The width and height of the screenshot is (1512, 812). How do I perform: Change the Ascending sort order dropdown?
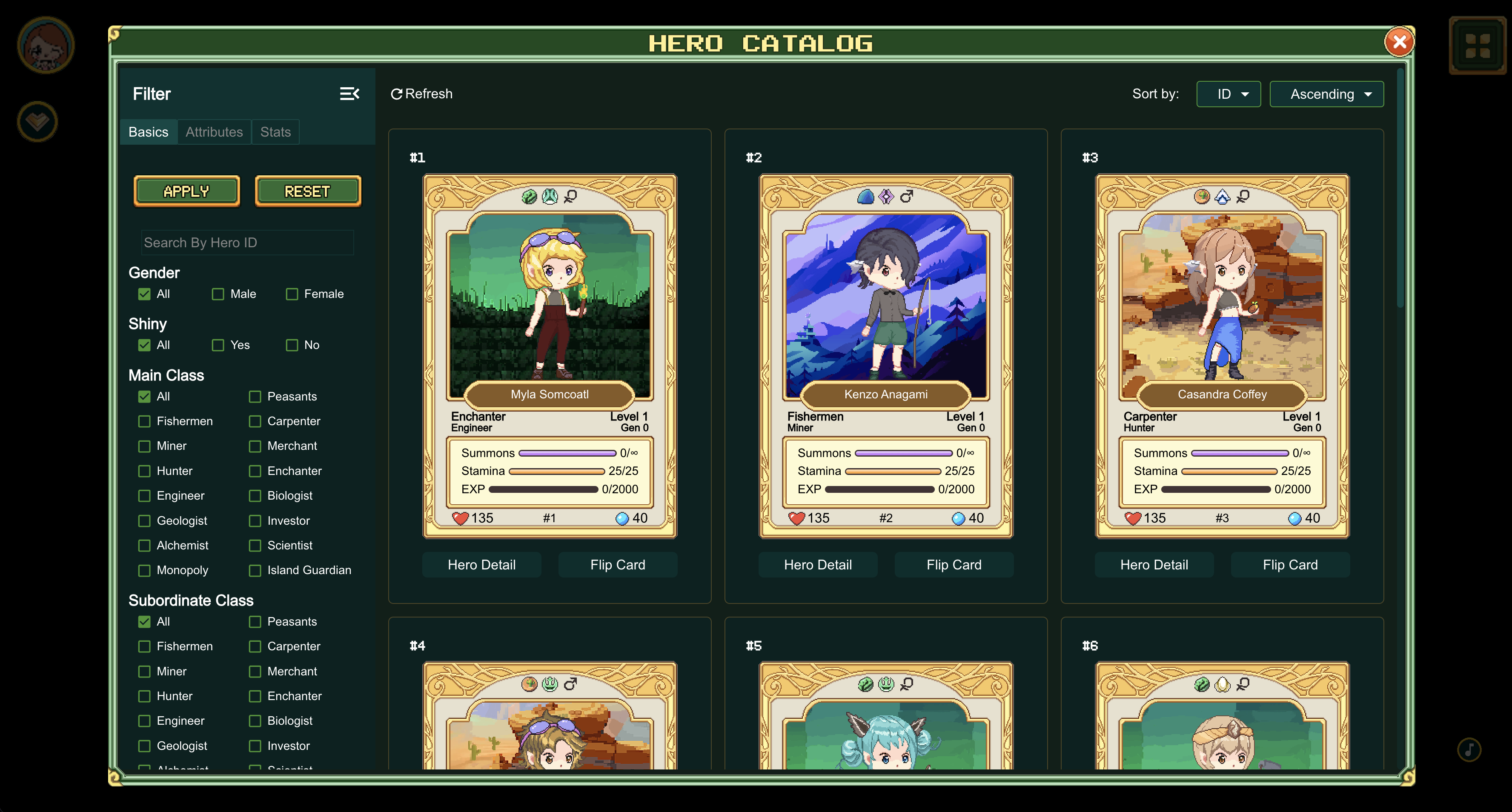pos(1326,94)
